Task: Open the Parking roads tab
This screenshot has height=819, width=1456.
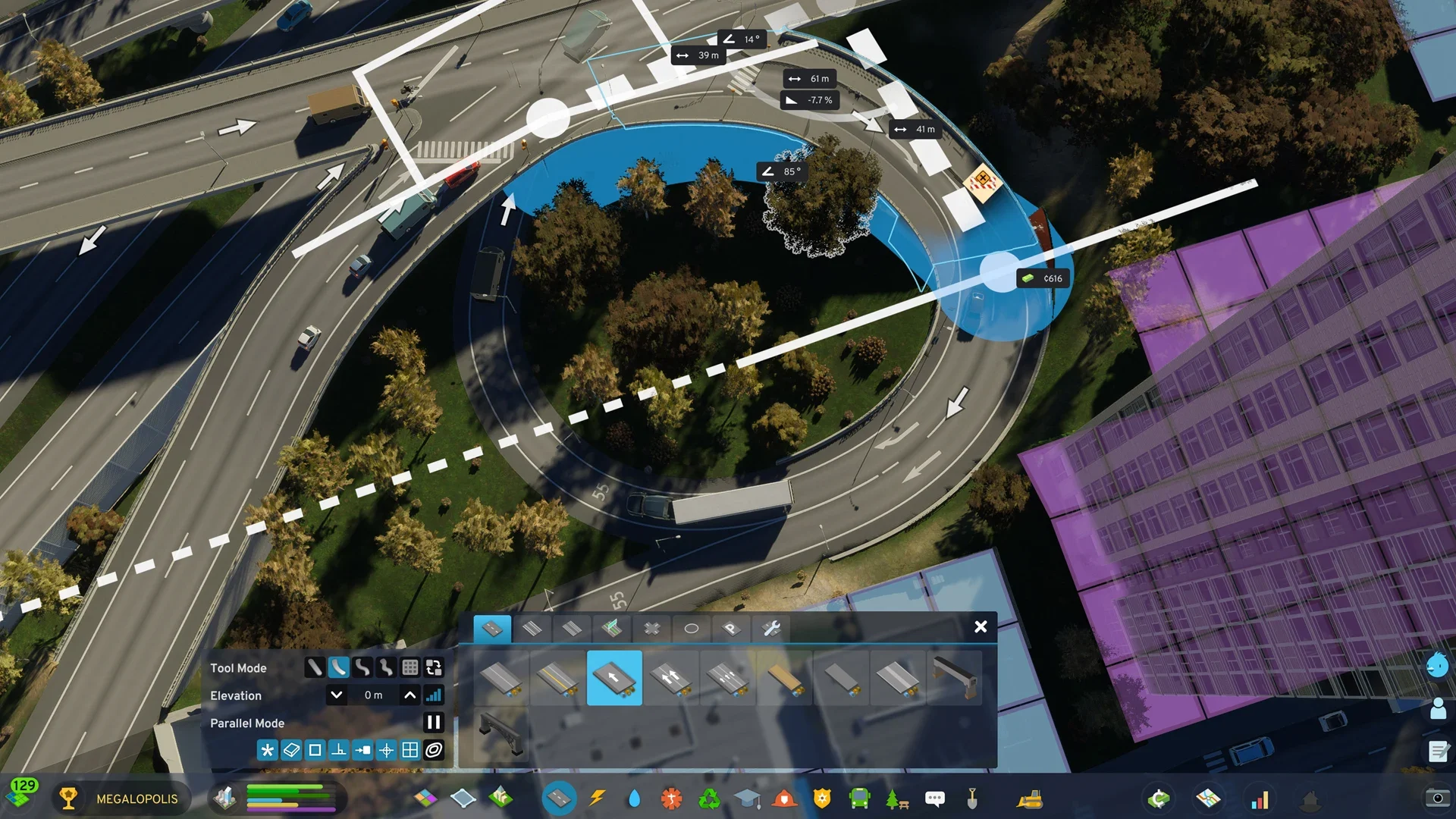Action: pos(730,628)
